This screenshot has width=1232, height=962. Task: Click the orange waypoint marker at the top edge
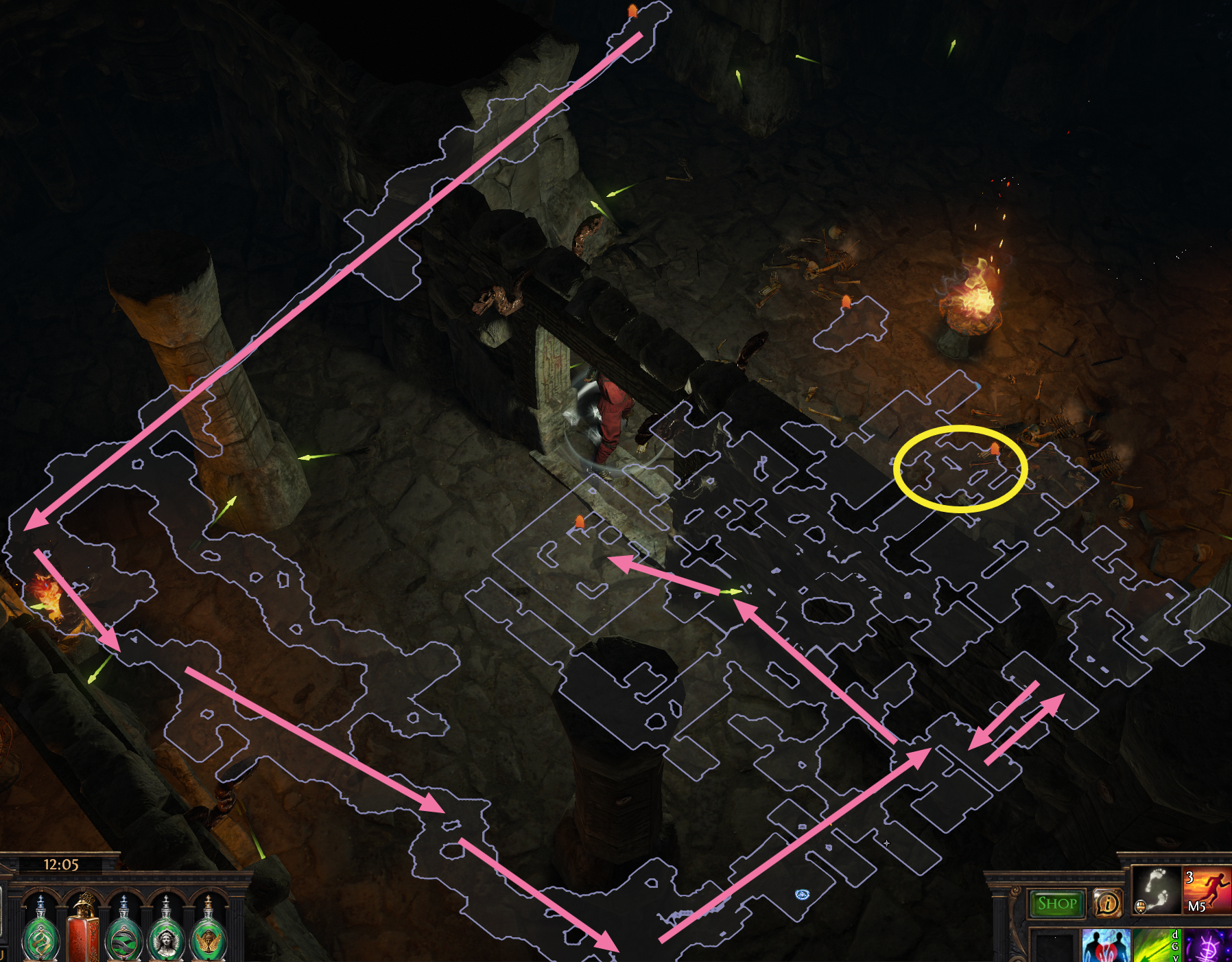coord(631,12)
